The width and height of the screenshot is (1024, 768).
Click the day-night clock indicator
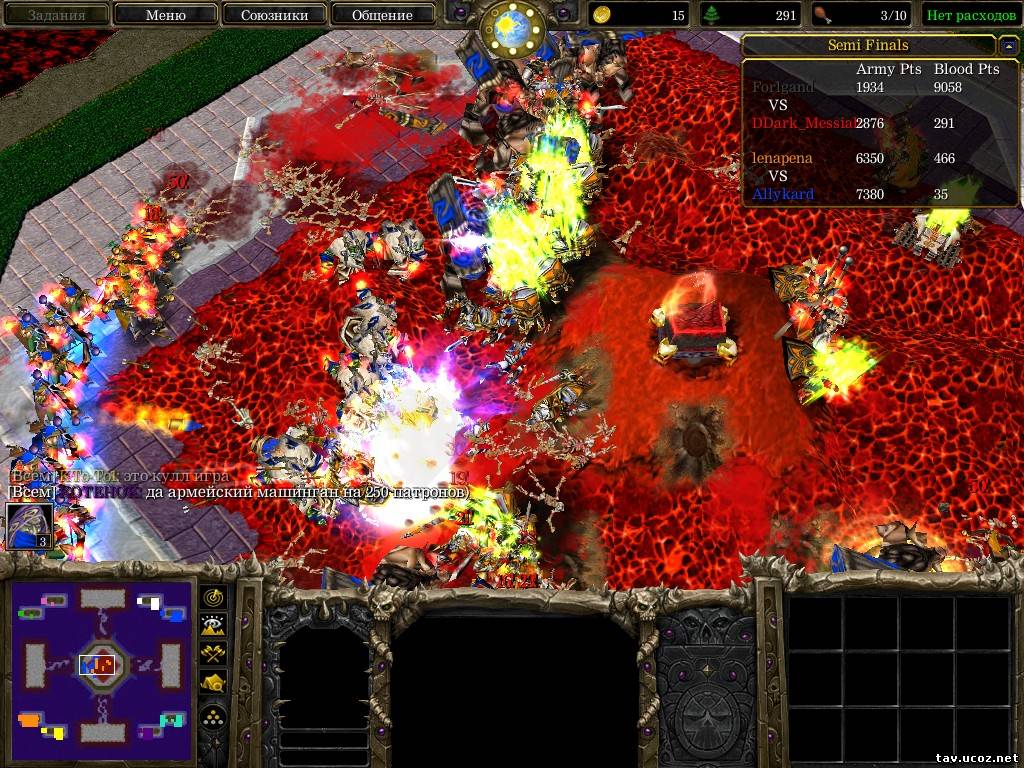pos(511,29)
